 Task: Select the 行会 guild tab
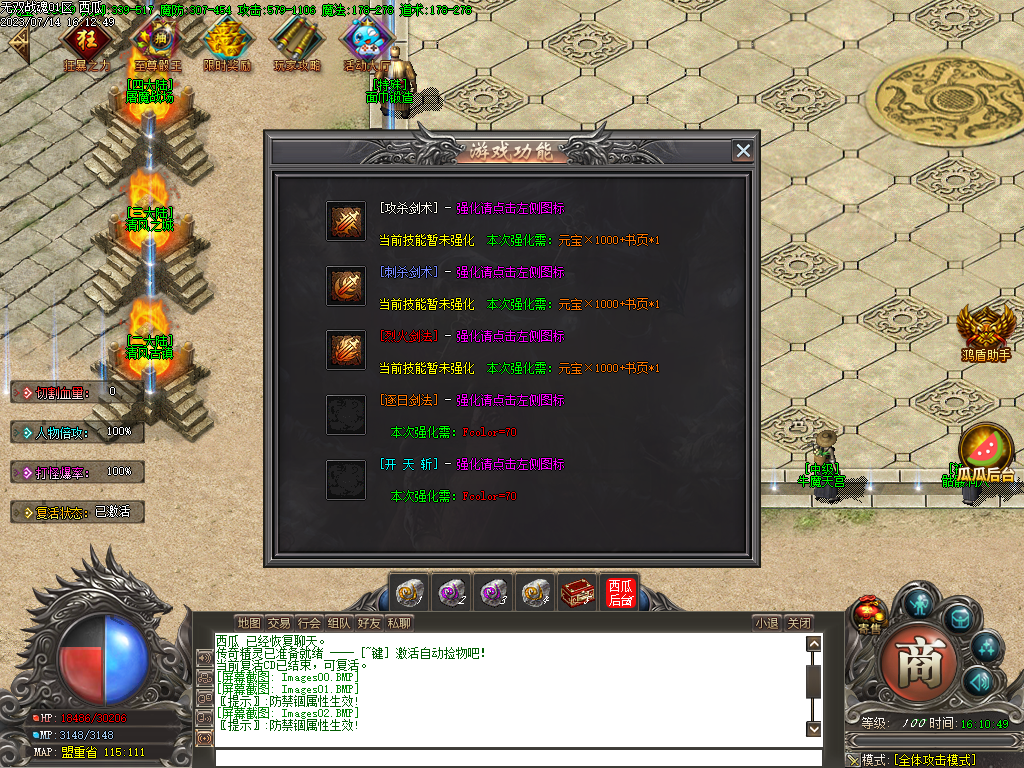309,623
